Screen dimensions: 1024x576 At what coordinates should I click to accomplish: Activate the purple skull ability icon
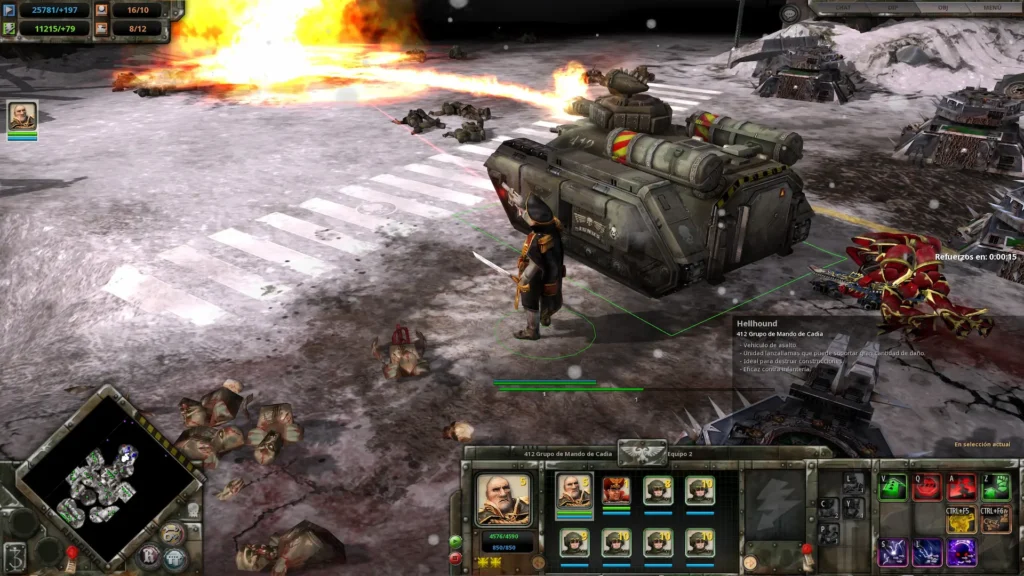(x=961, y=552)
